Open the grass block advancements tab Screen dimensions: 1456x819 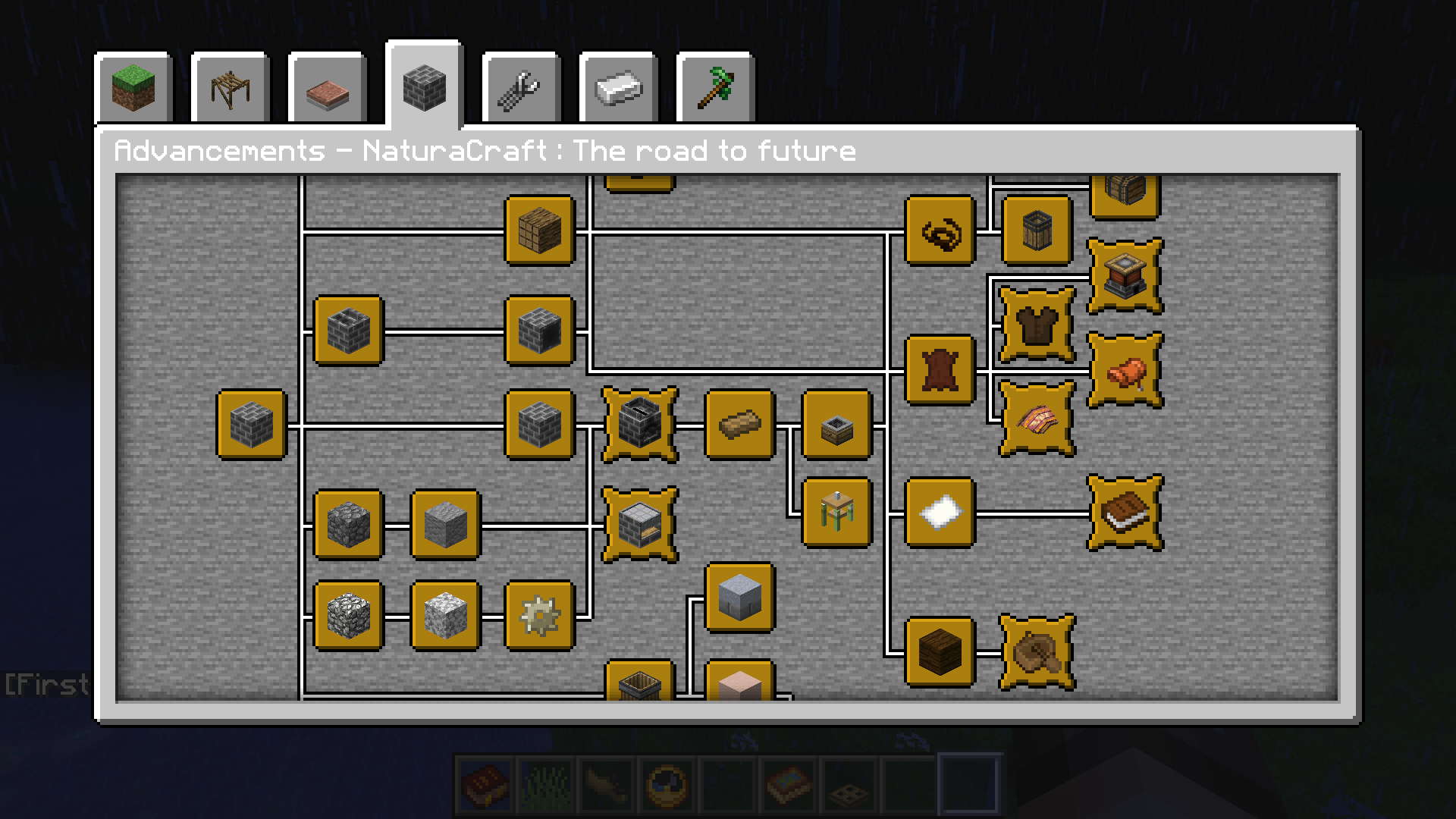tap(133, 87)
